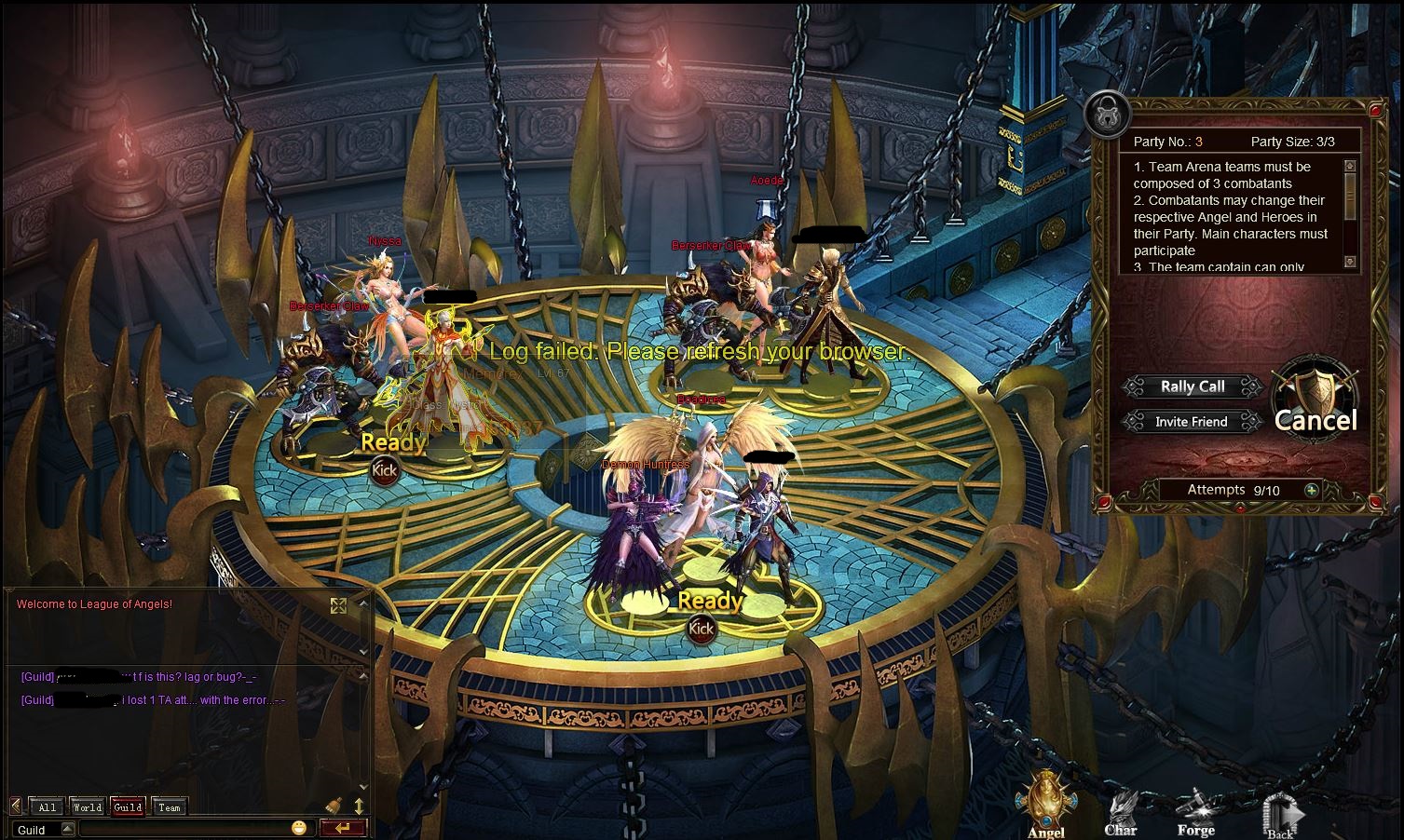Add more attempts with the green plus
Image resolution: width=1404 pixels, height=840 pixels.
(1311, 490)
